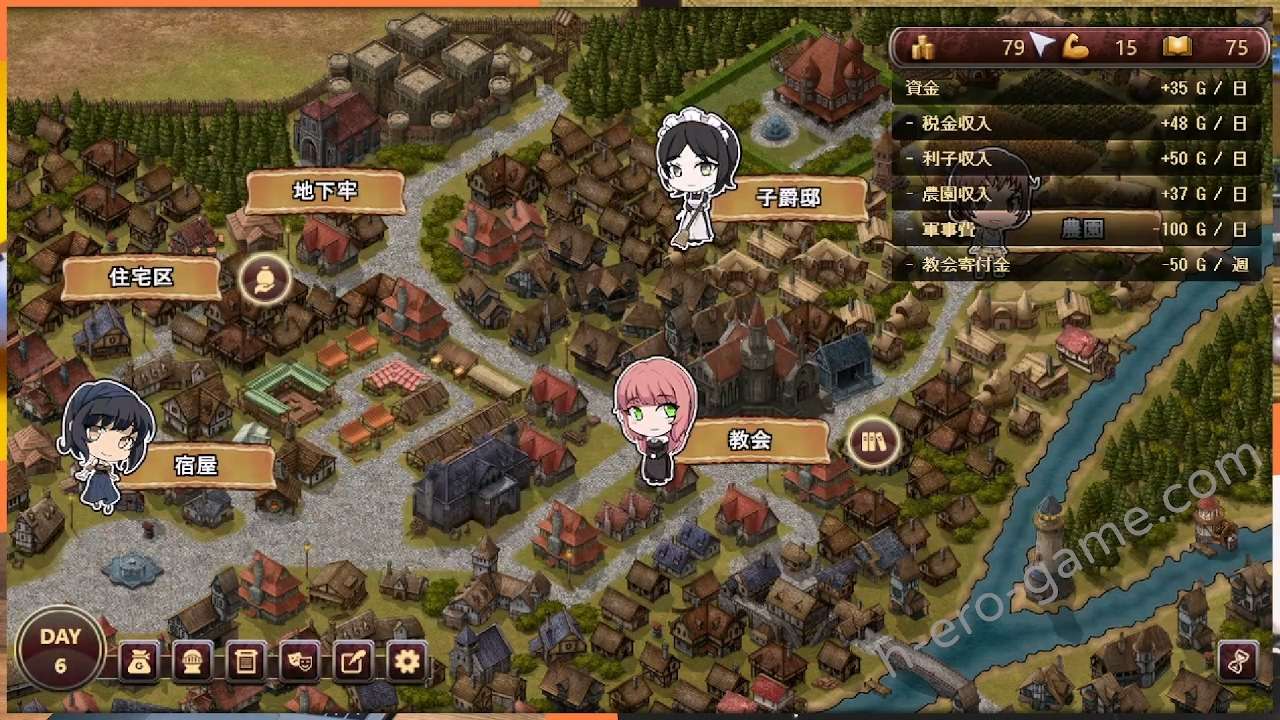Click the round books map marker
1280x720 pixels.
873,442
